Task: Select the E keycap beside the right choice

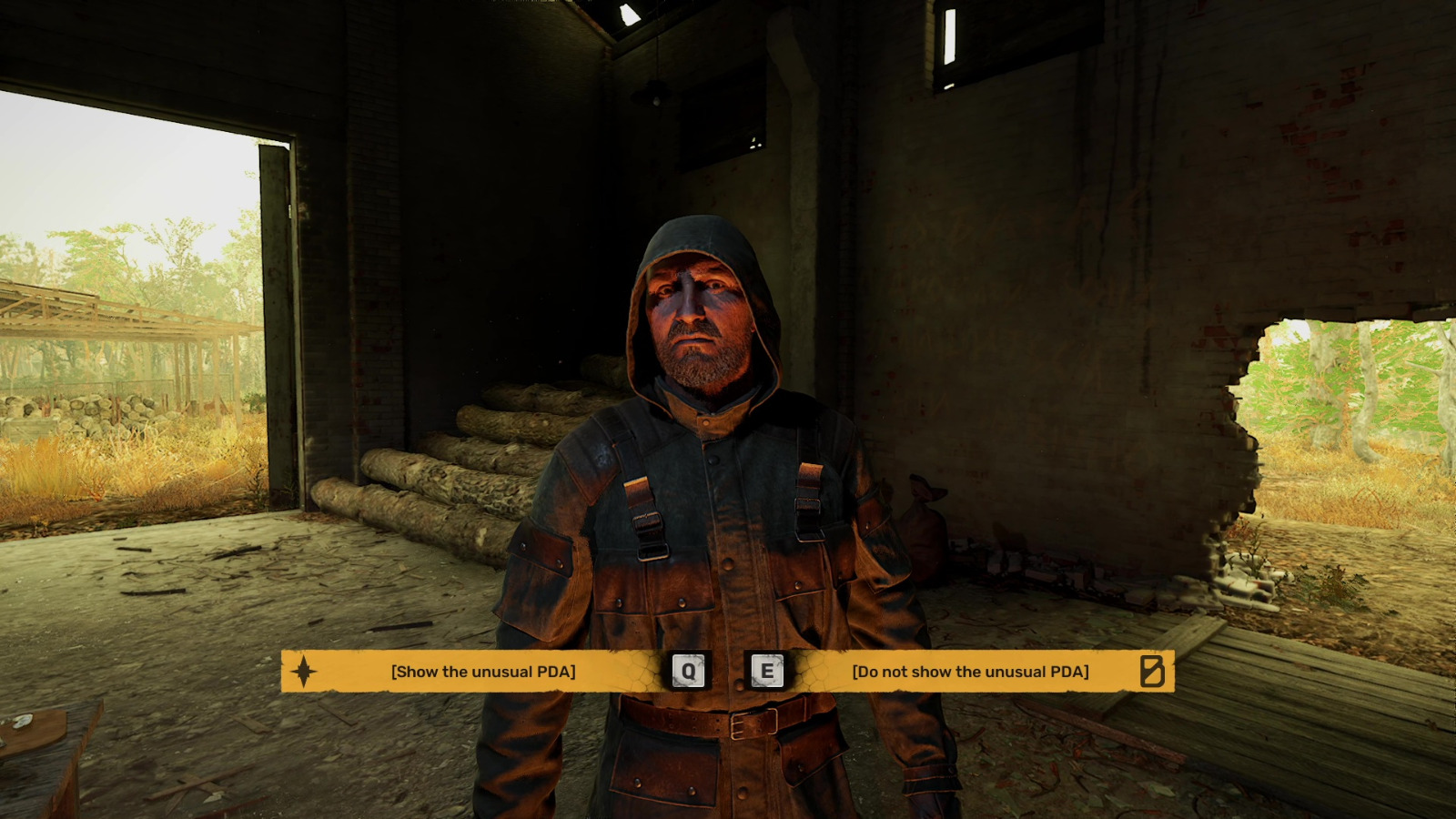Action: tap(765, 672)
